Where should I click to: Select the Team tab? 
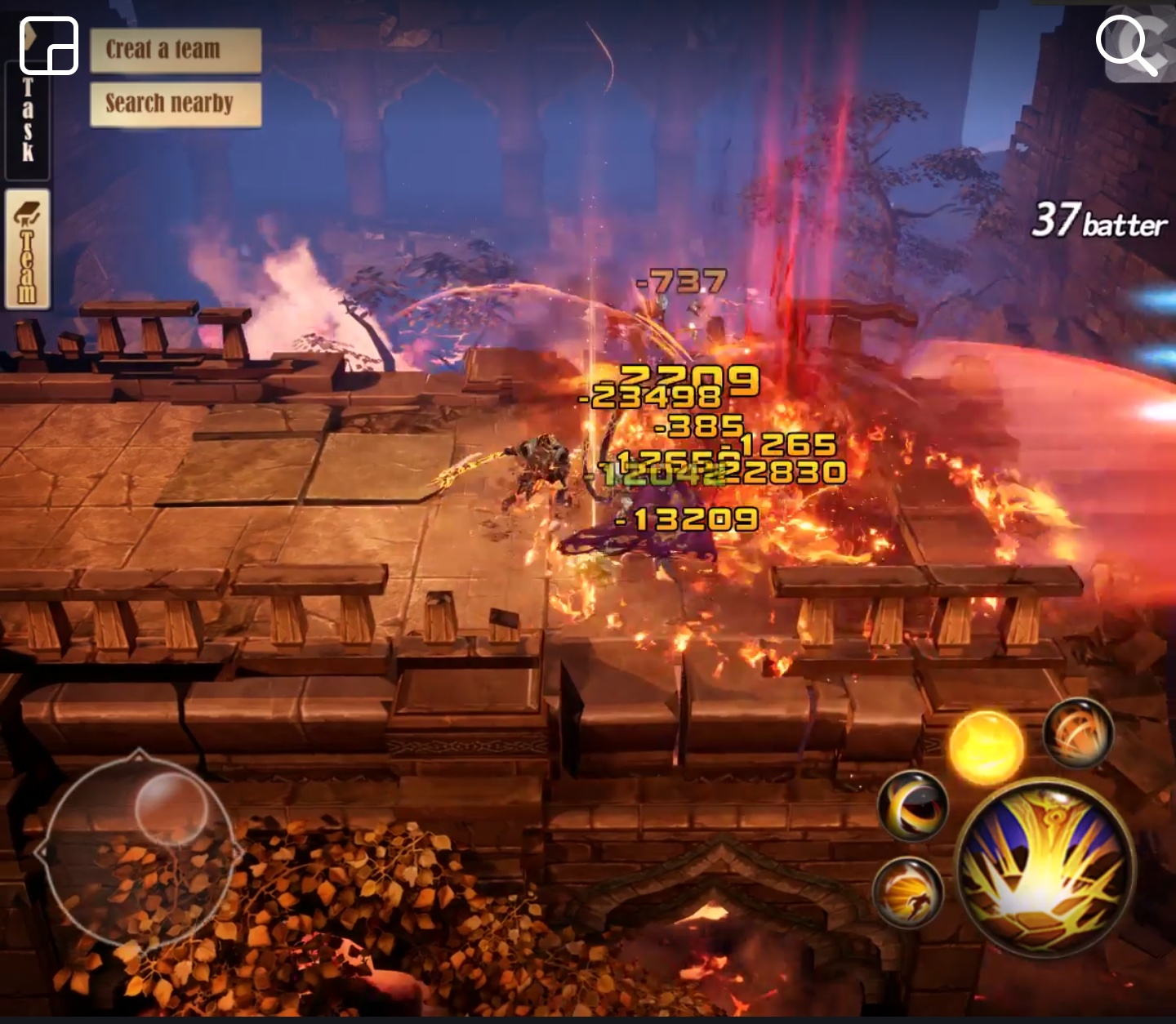coord(28,249)
